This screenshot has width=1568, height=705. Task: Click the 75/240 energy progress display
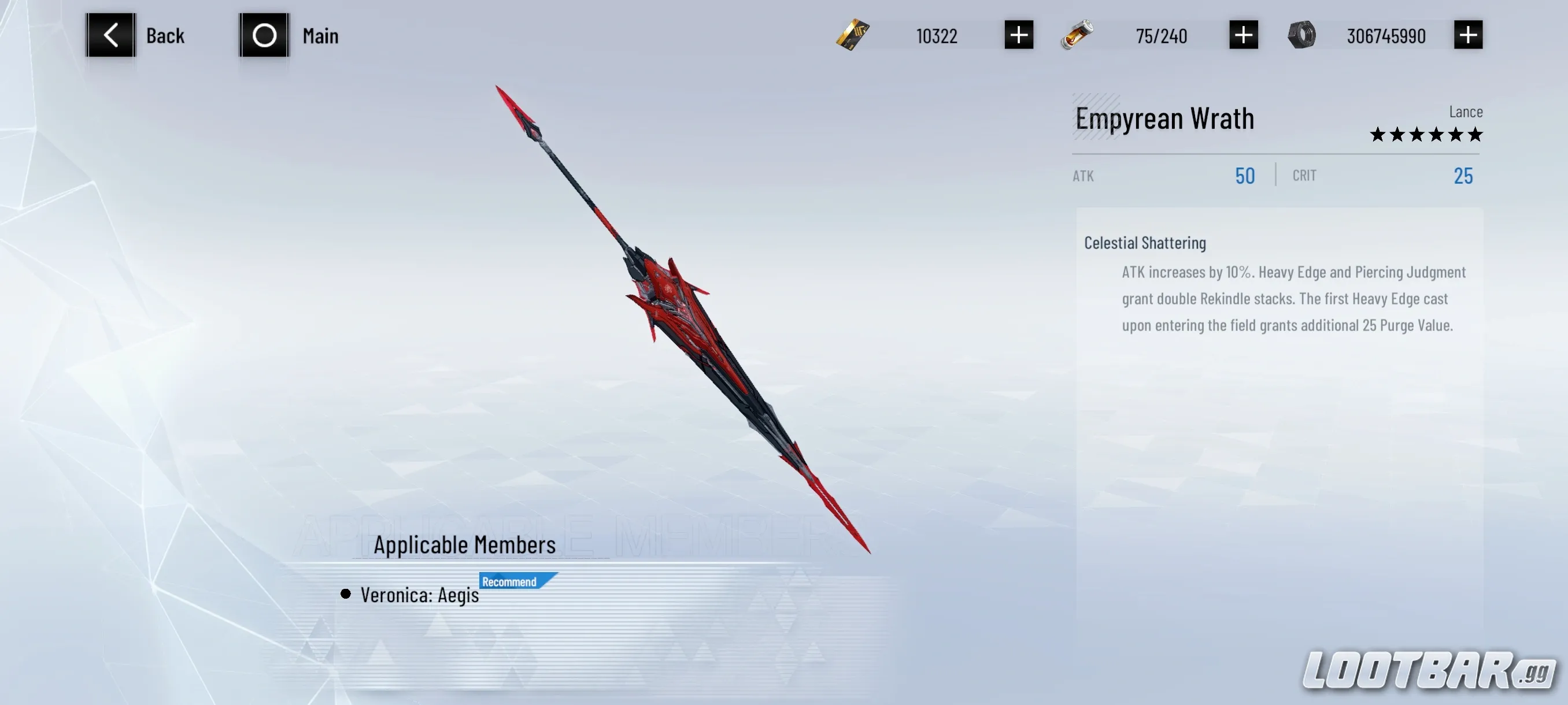pyautogui.click(x=1161, y=35)
